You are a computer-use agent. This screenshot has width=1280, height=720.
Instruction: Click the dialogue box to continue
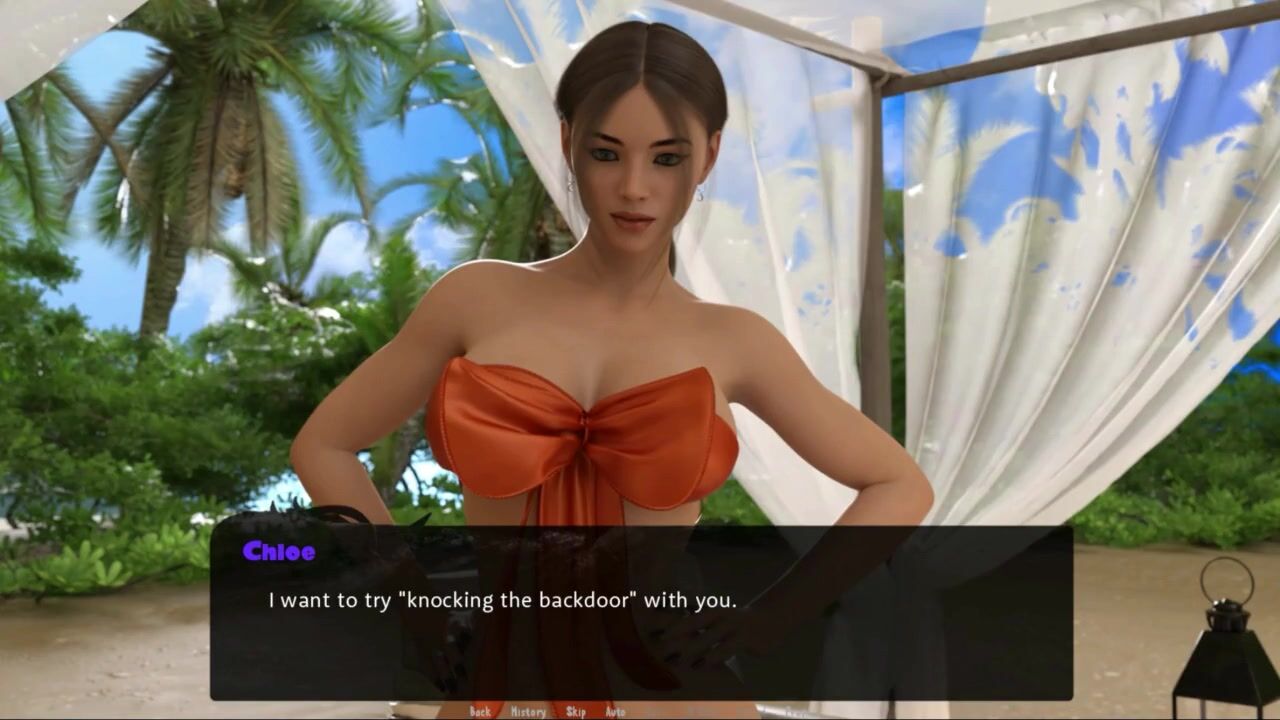pyautogui.click(x=640, y=612)
